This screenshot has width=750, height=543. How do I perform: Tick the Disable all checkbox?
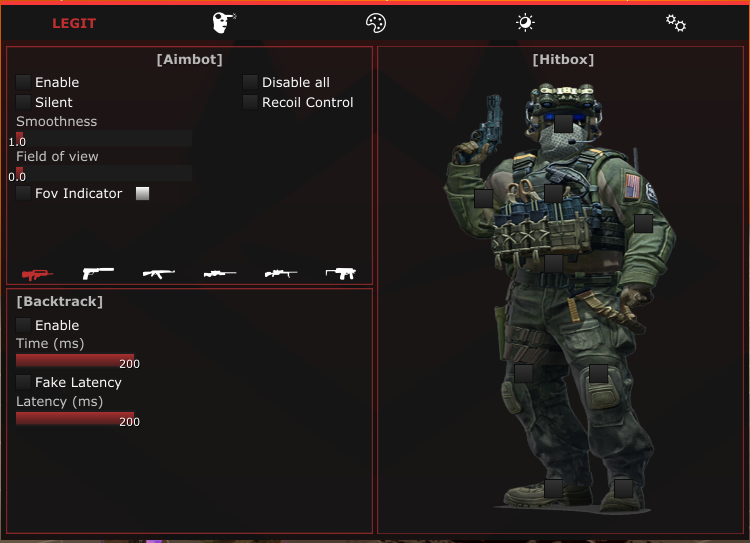point(250,82)
